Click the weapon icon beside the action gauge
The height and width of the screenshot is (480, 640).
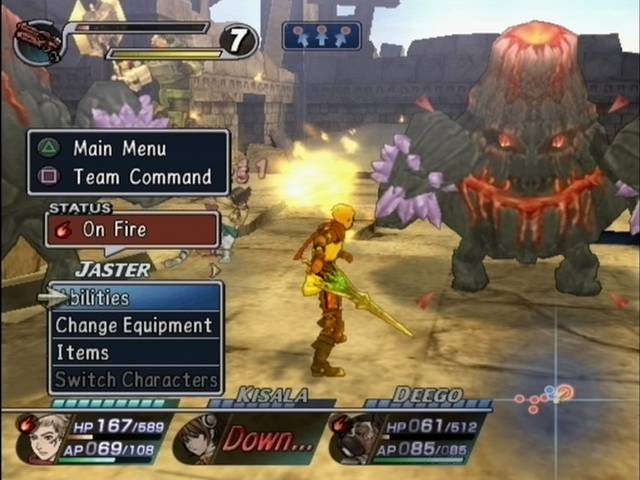(x=38, y=40)
